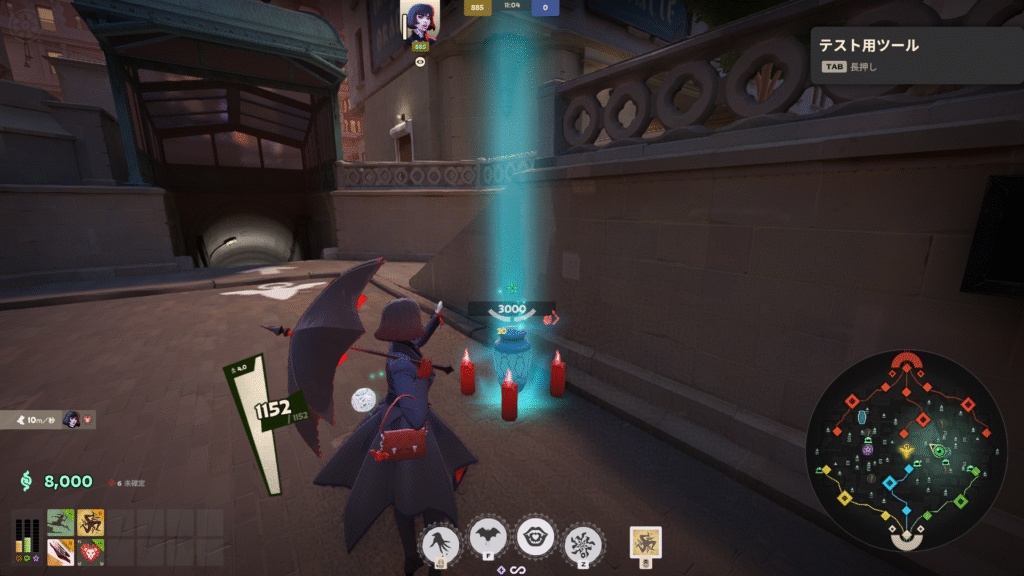Screen dimensions: 1024x576
Task: Select the hero portrait in the top bar
Action: click(x=420, y=19)
